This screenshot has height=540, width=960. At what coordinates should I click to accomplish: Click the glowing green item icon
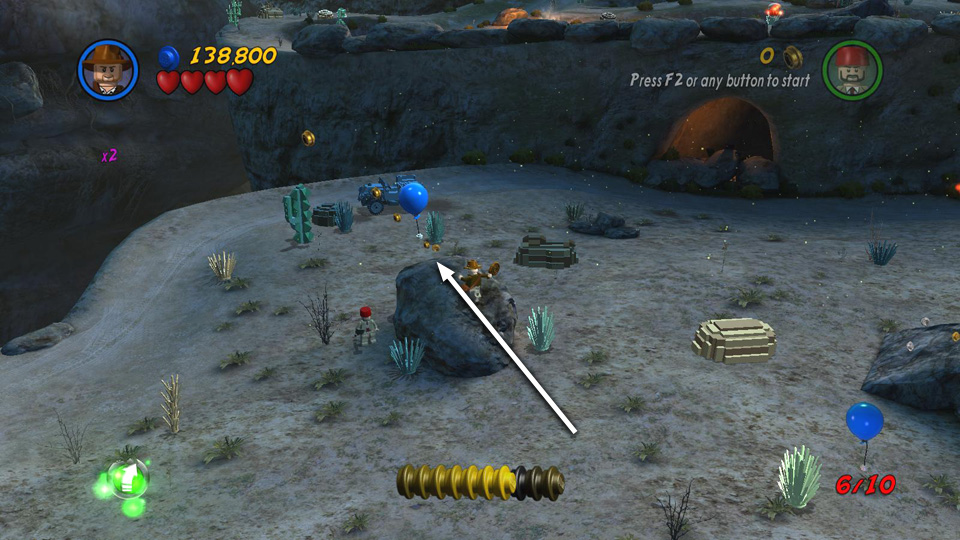tap(126, 481)
